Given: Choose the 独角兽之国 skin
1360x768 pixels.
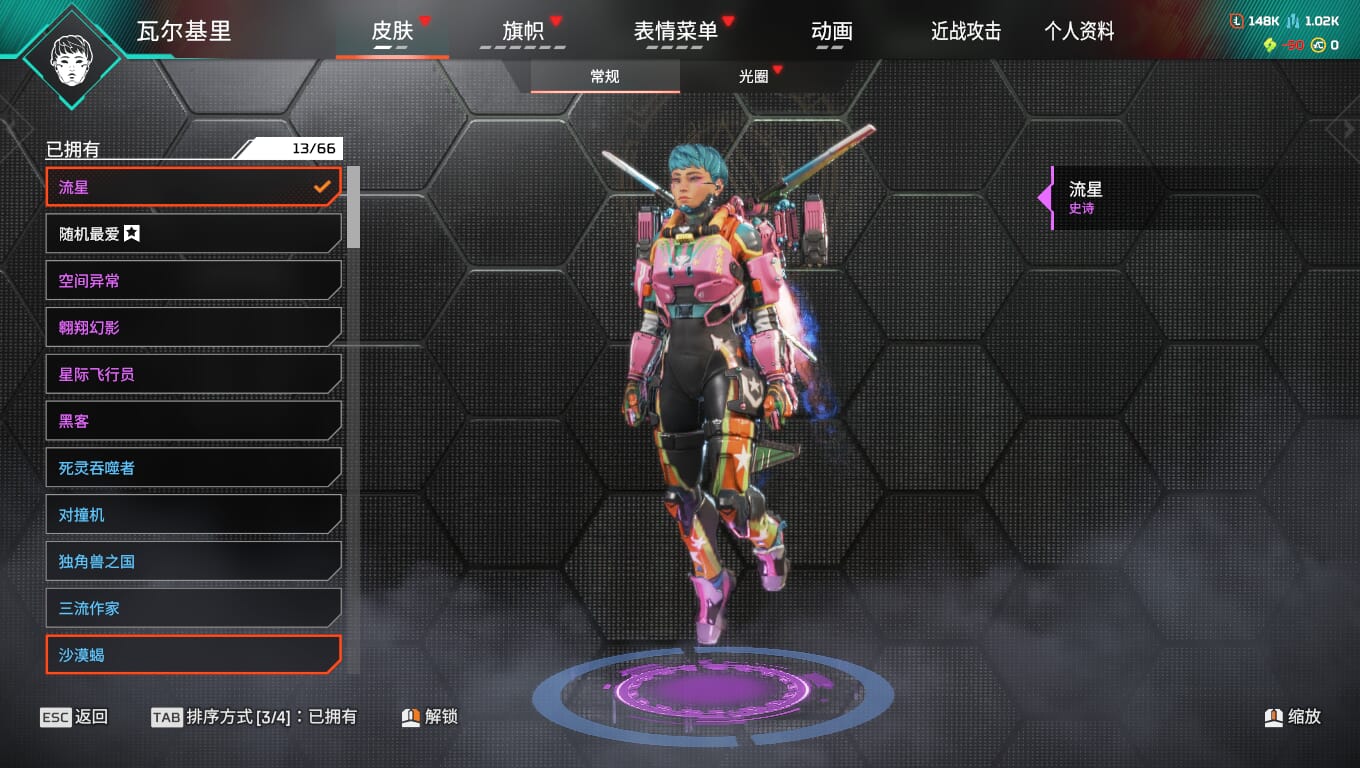Looking at the screenshot, I should (x=193, y=562).
